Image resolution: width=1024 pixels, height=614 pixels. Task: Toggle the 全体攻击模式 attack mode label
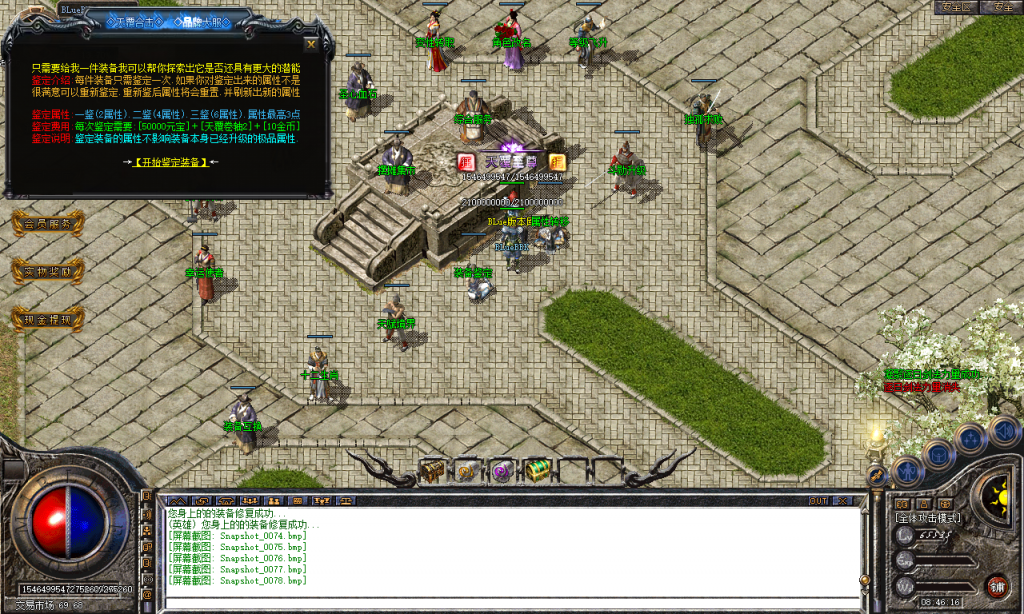928,518
